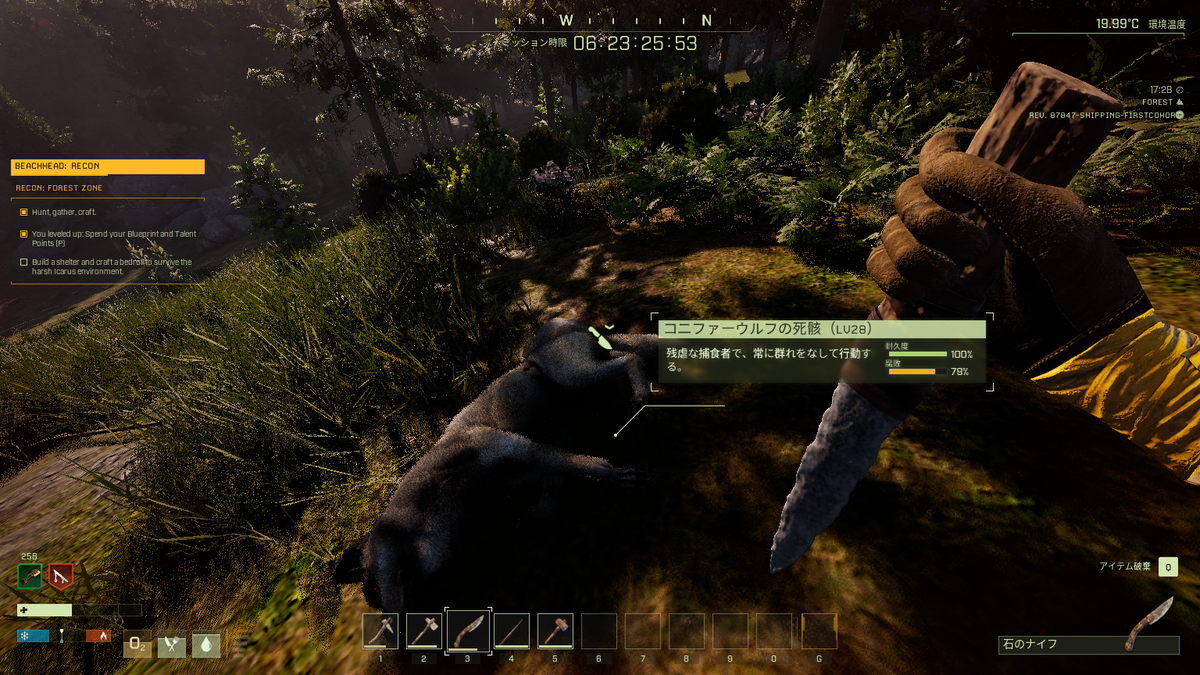Click the Blueprint and Talent Points objective

(x=110, y=238)
